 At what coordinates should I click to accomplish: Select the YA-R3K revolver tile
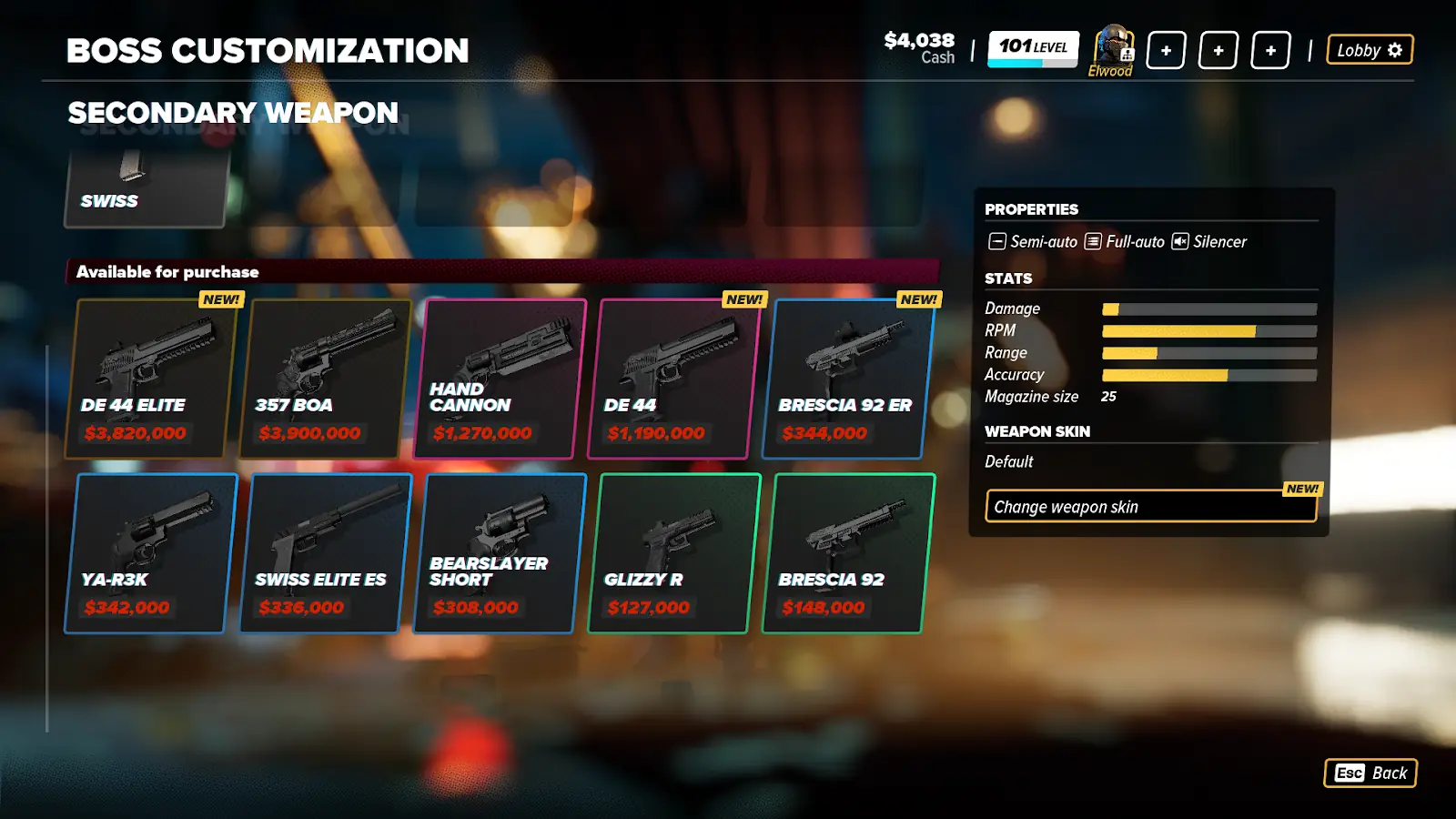point(151,553)
